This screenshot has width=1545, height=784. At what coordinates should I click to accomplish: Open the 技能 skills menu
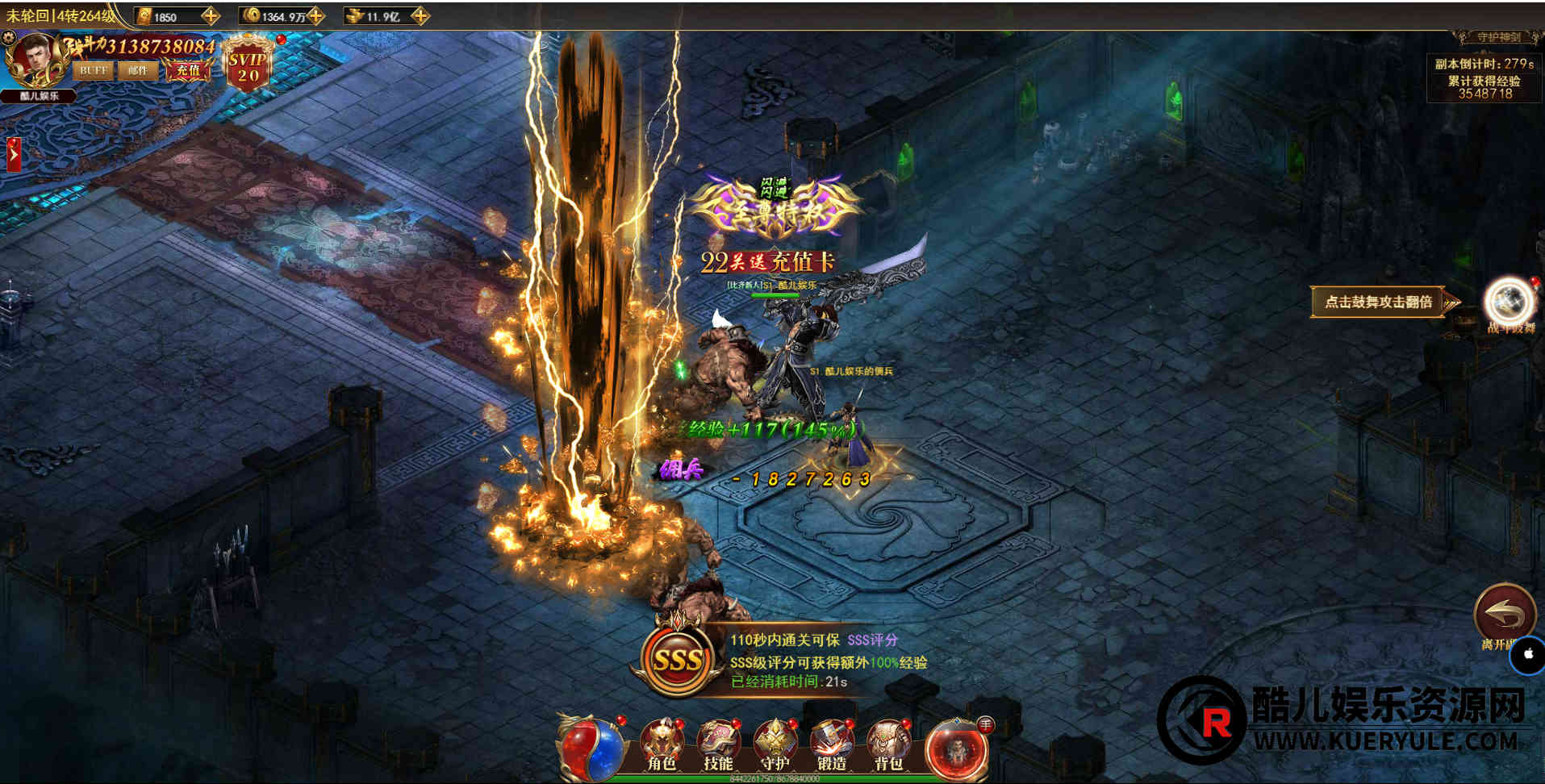point(718,744)
